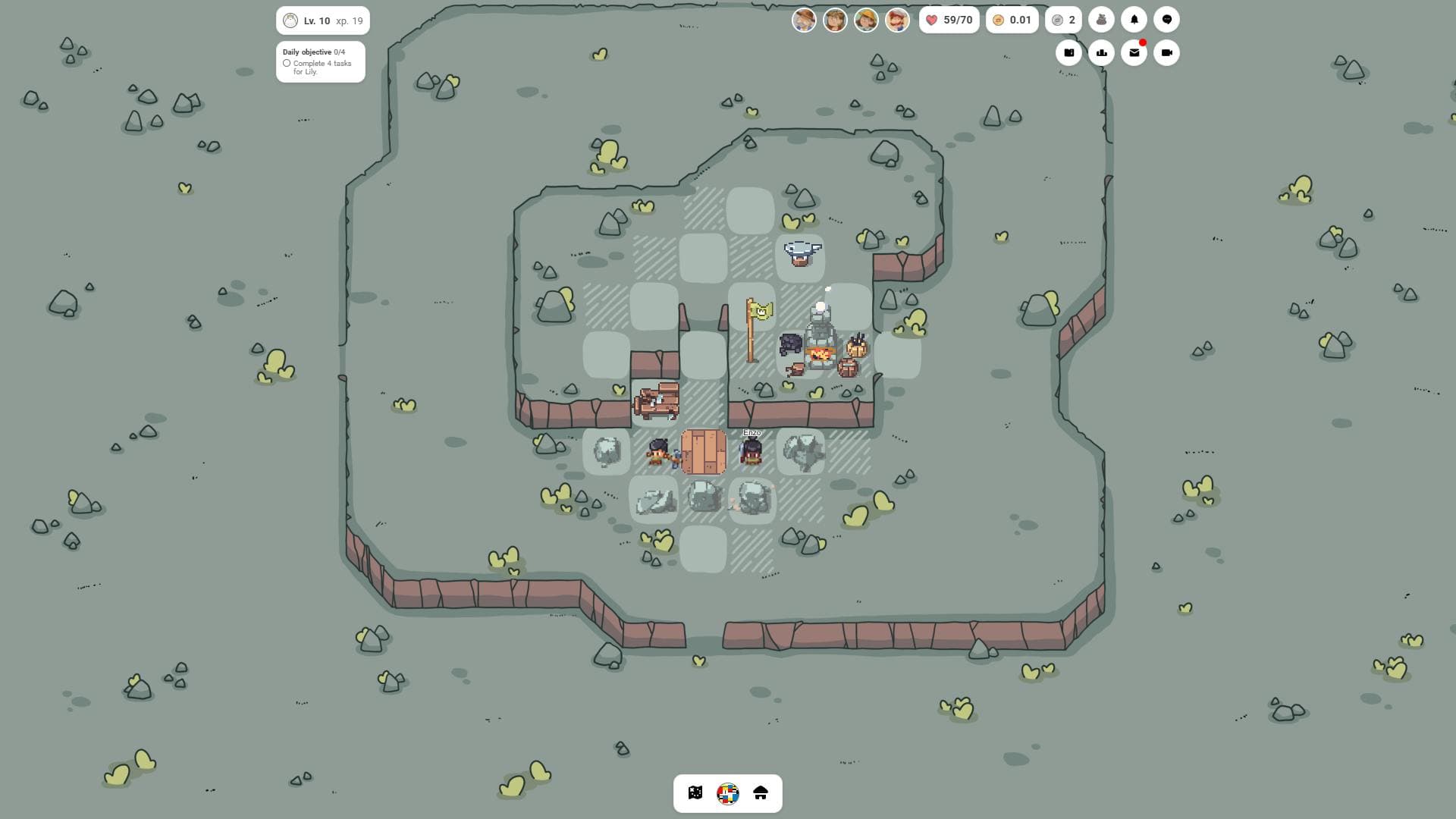The image size is (1456, 819).
Task: Expand the gold coin balance showing 0.01
Action: (x=1012, y=20)
